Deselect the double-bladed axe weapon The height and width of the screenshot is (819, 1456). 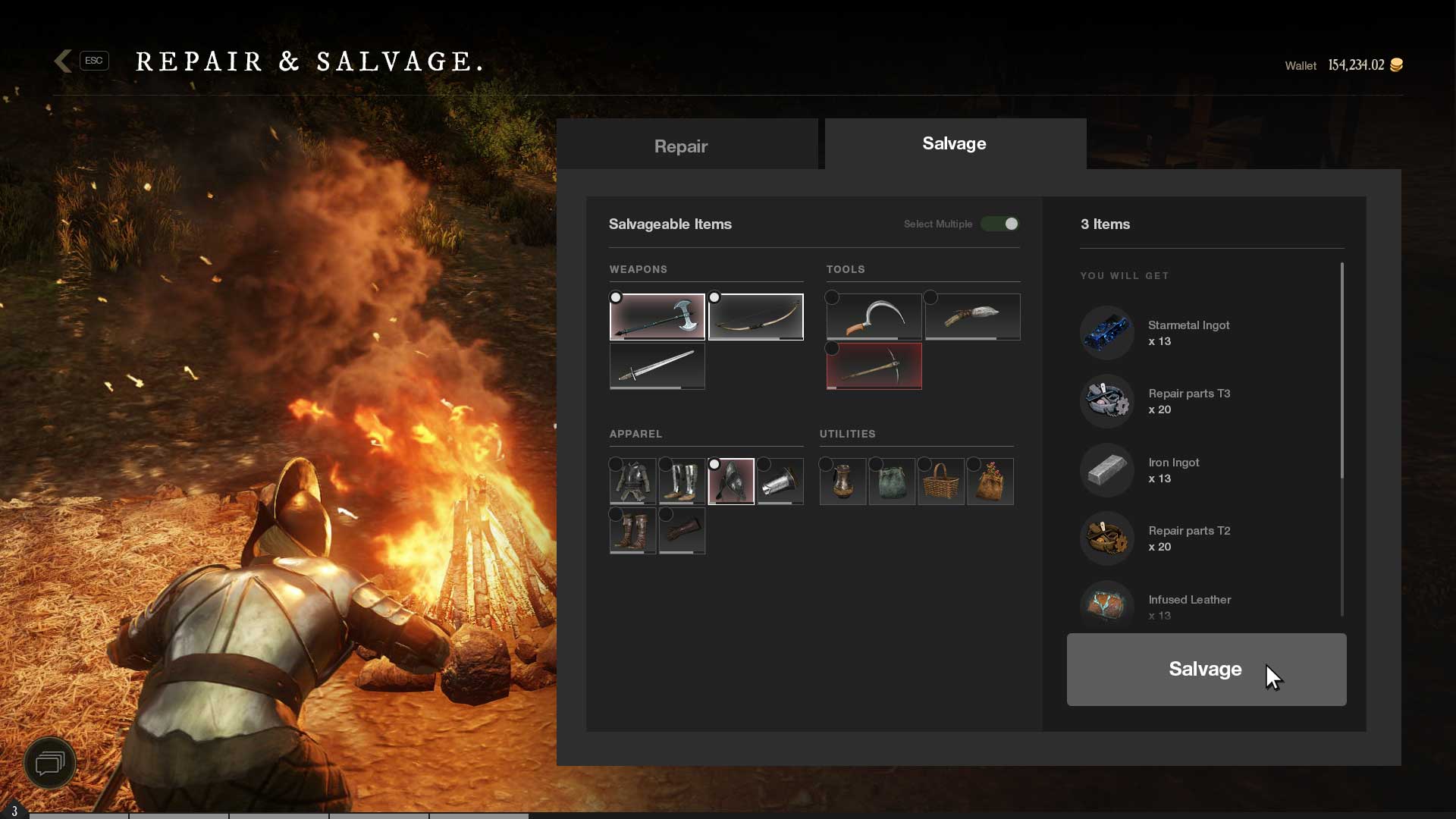point(657,317)
